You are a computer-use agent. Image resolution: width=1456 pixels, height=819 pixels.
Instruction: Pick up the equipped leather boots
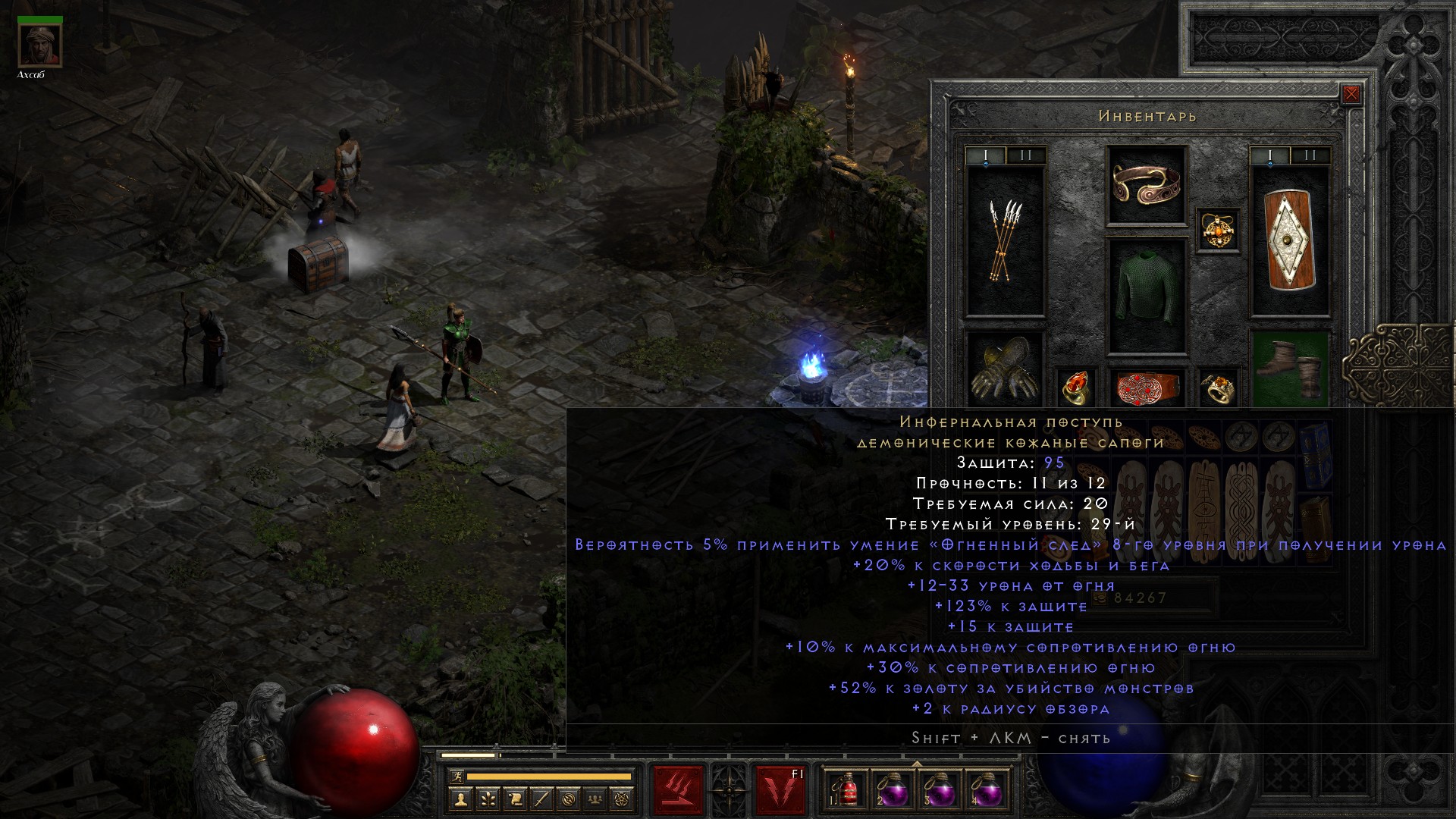pyautogui.click(x=1289, y=368)
